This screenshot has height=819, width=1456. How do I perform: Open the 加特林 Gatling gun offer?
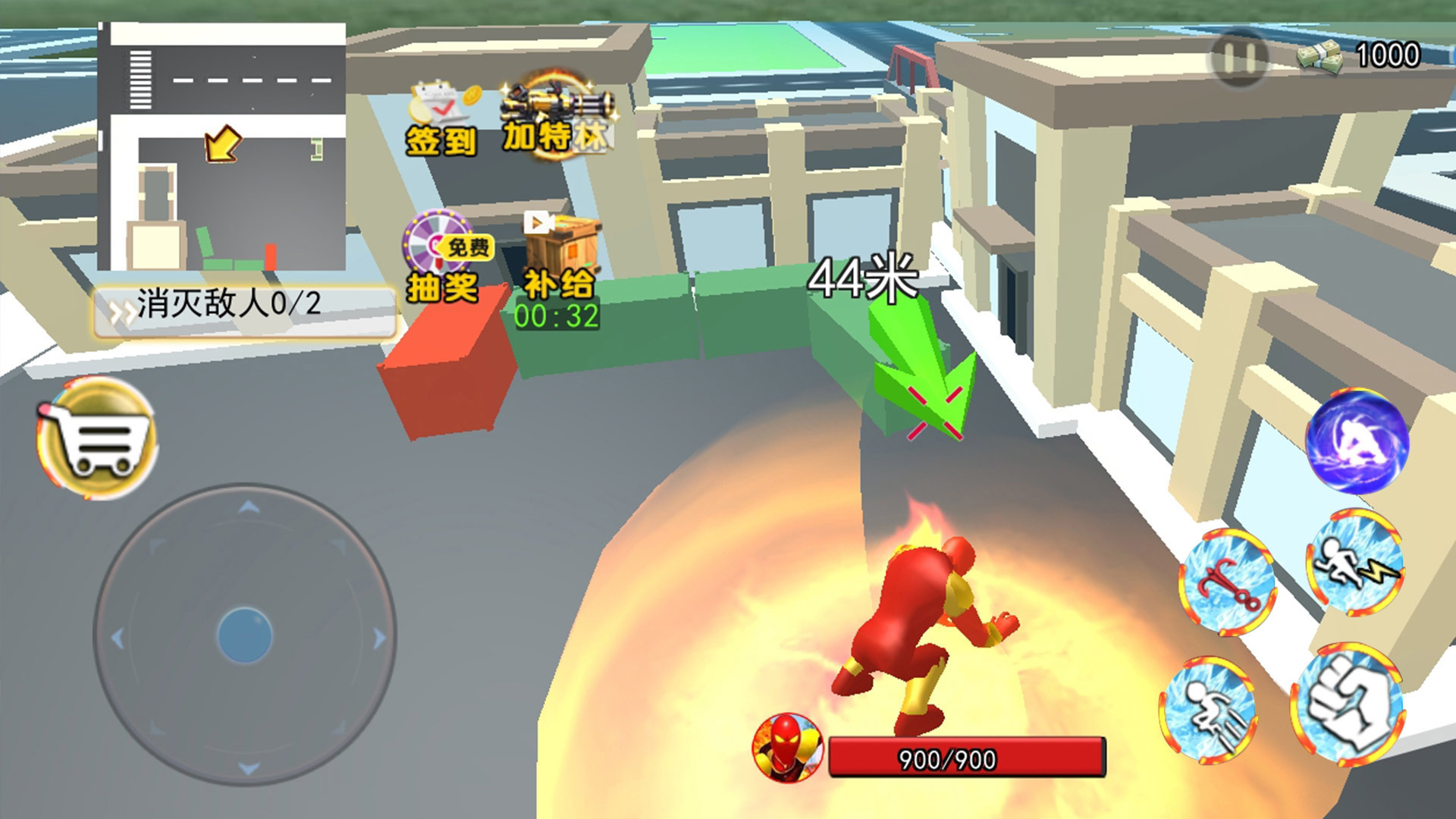pos(558,118)
